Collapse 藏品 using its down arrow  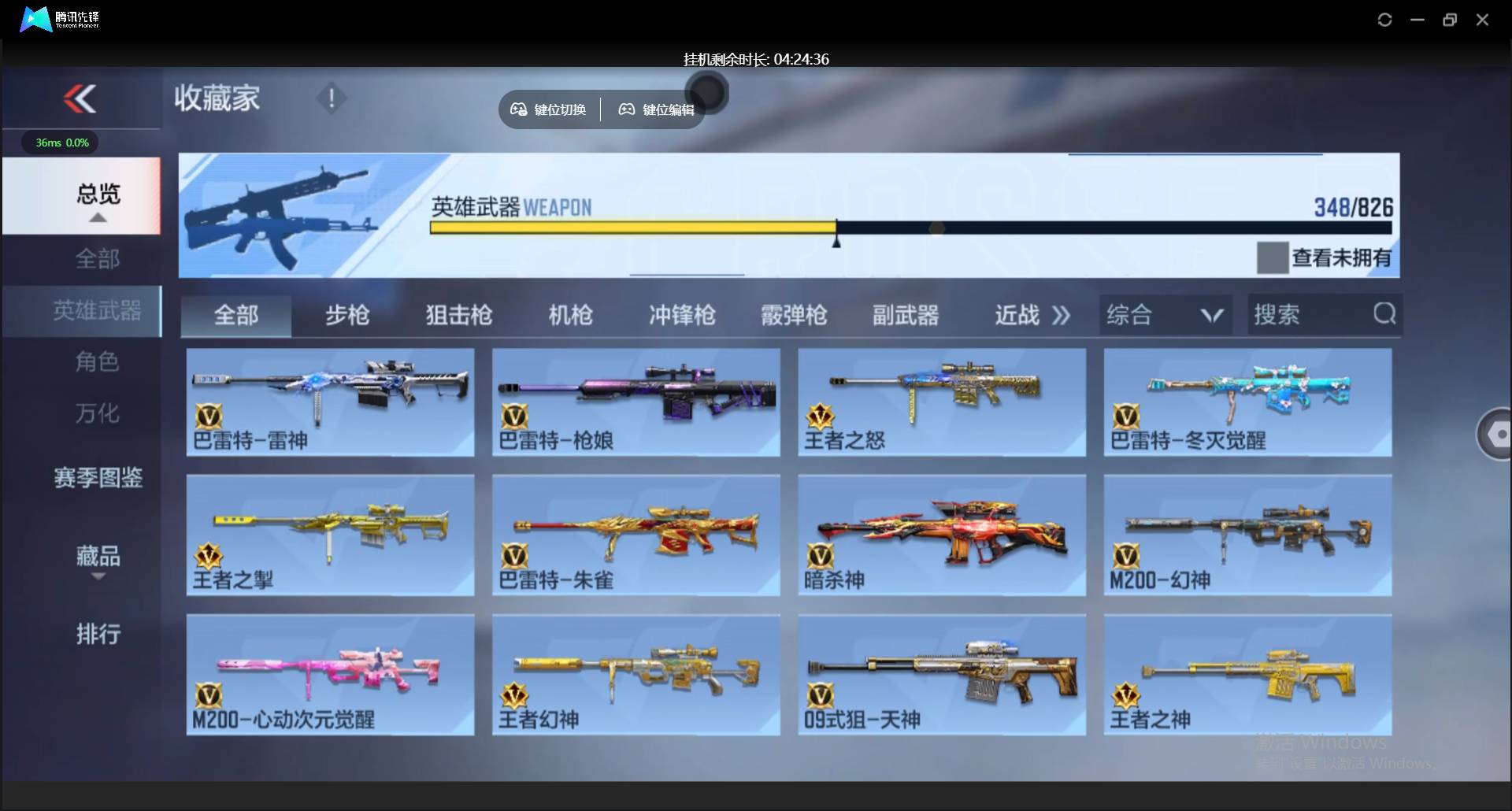click(98, 576)
